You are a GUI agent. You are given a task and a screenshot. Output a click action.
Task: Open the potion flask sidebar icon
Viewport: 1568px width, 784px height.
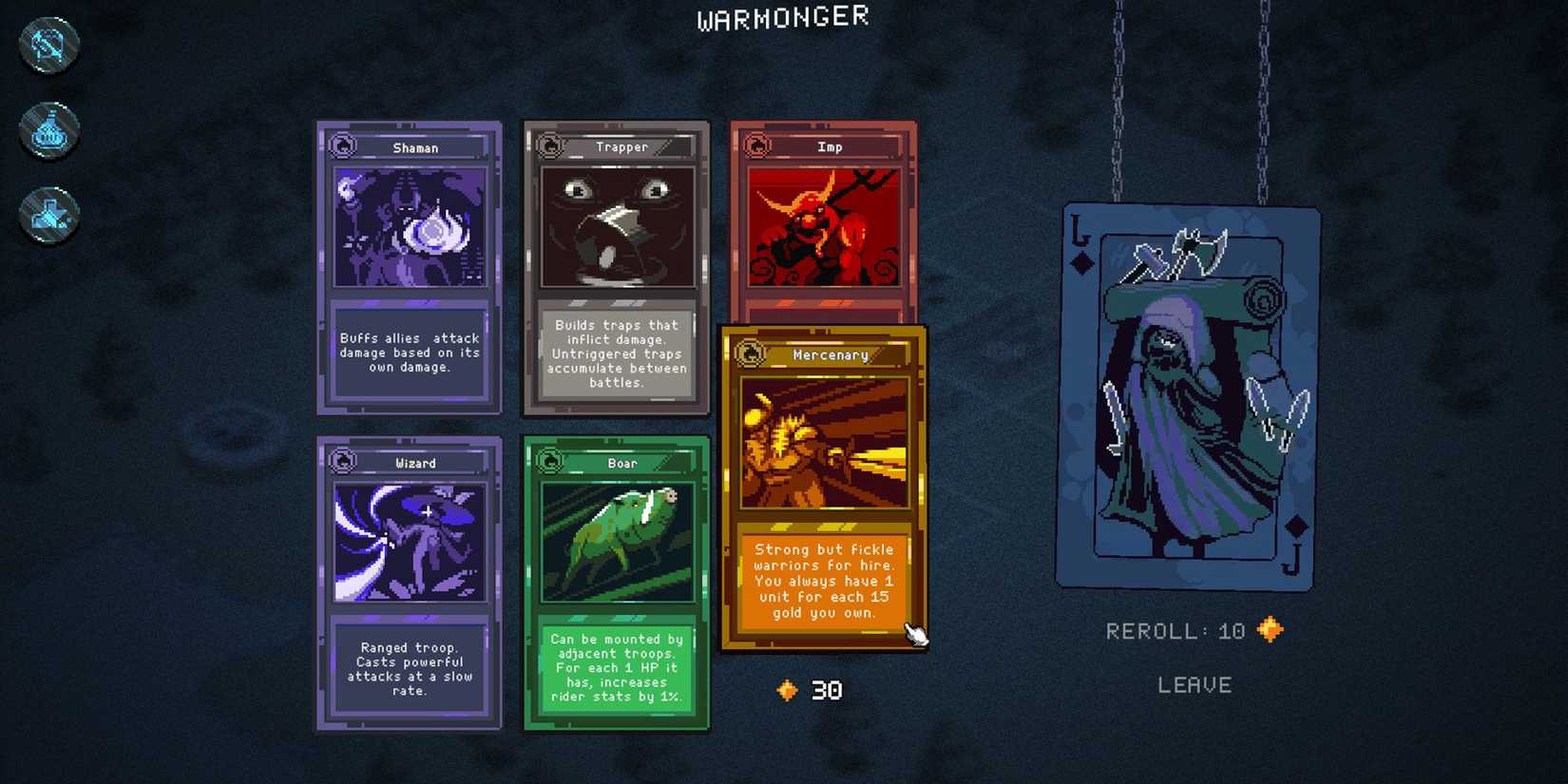tap(48, 128)
